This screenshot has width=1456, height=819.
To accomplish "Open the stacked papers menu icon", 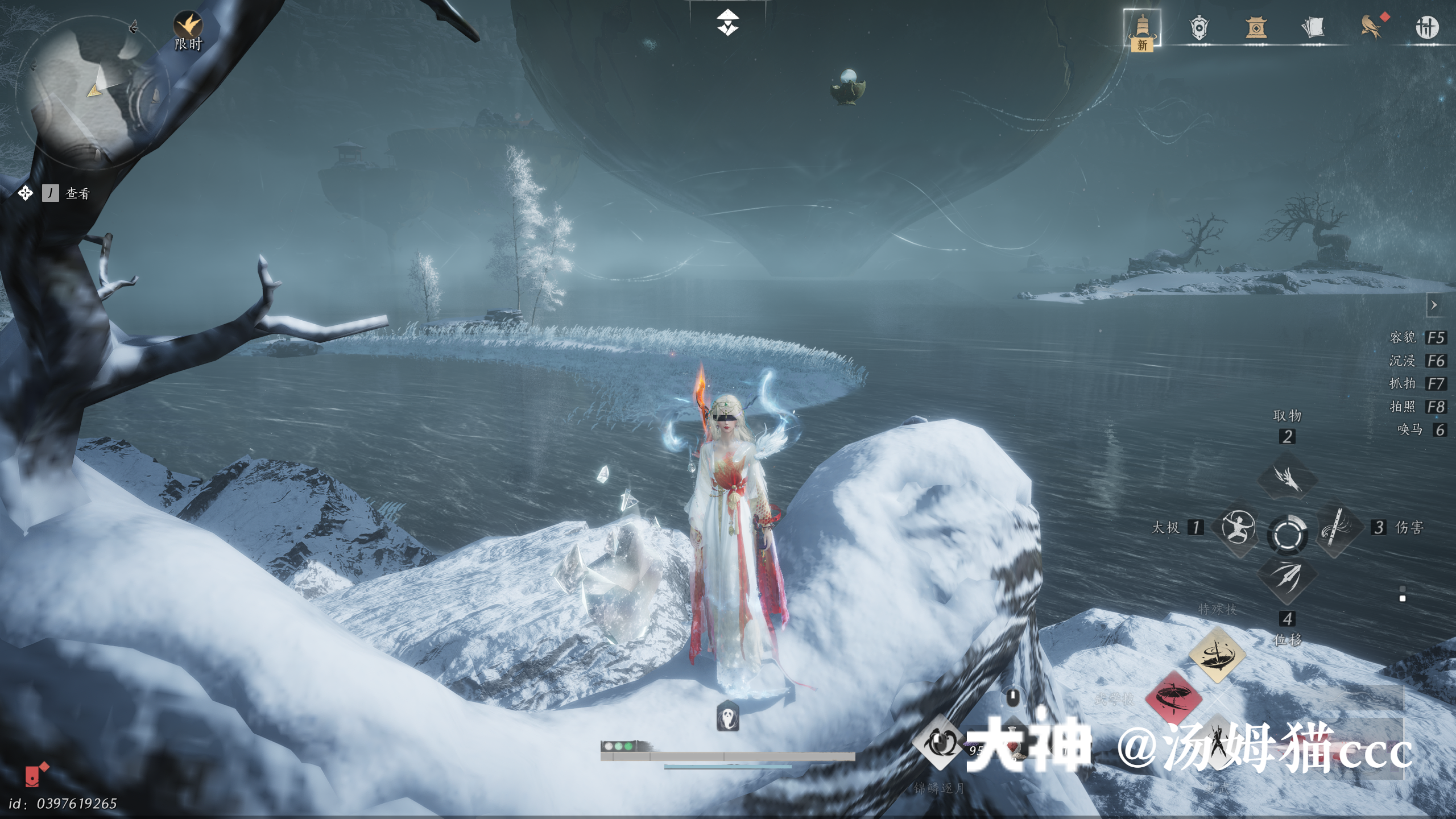I will [x=1313, y=28].
